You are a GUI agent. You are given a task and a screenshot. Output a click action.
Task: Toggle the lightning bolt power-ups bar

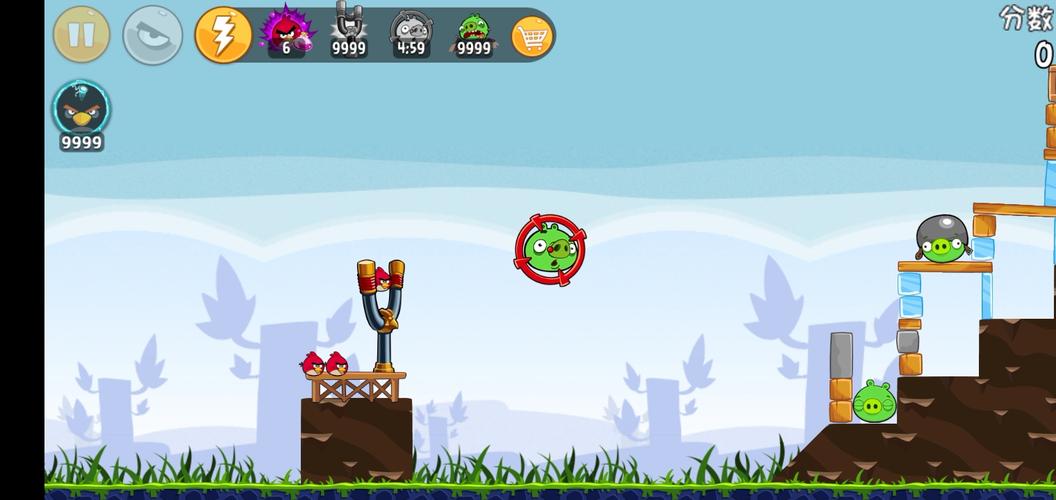click(x=223, y=35)
